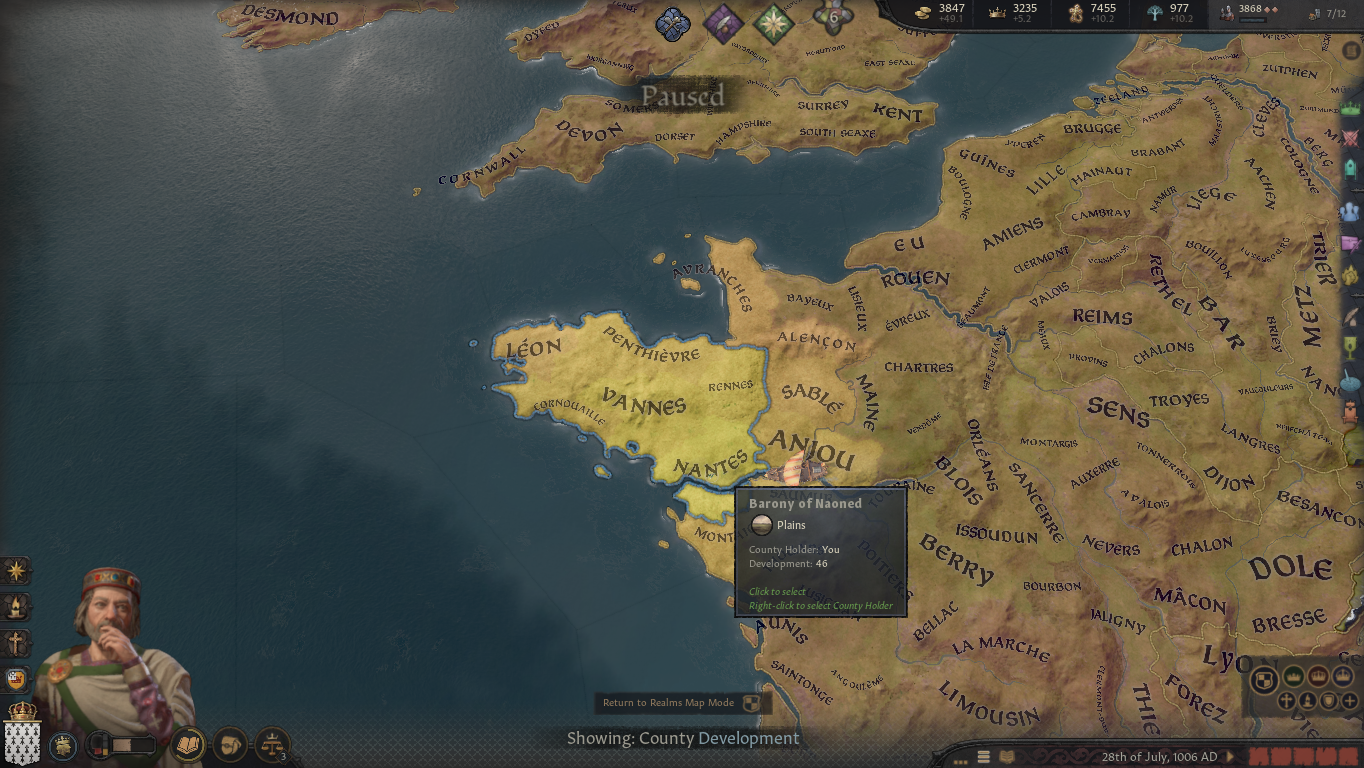1364x768 pixels.
Task: Open the military tab with red crossed swords
Action: pyautogui.click(x=1351, y=138)
